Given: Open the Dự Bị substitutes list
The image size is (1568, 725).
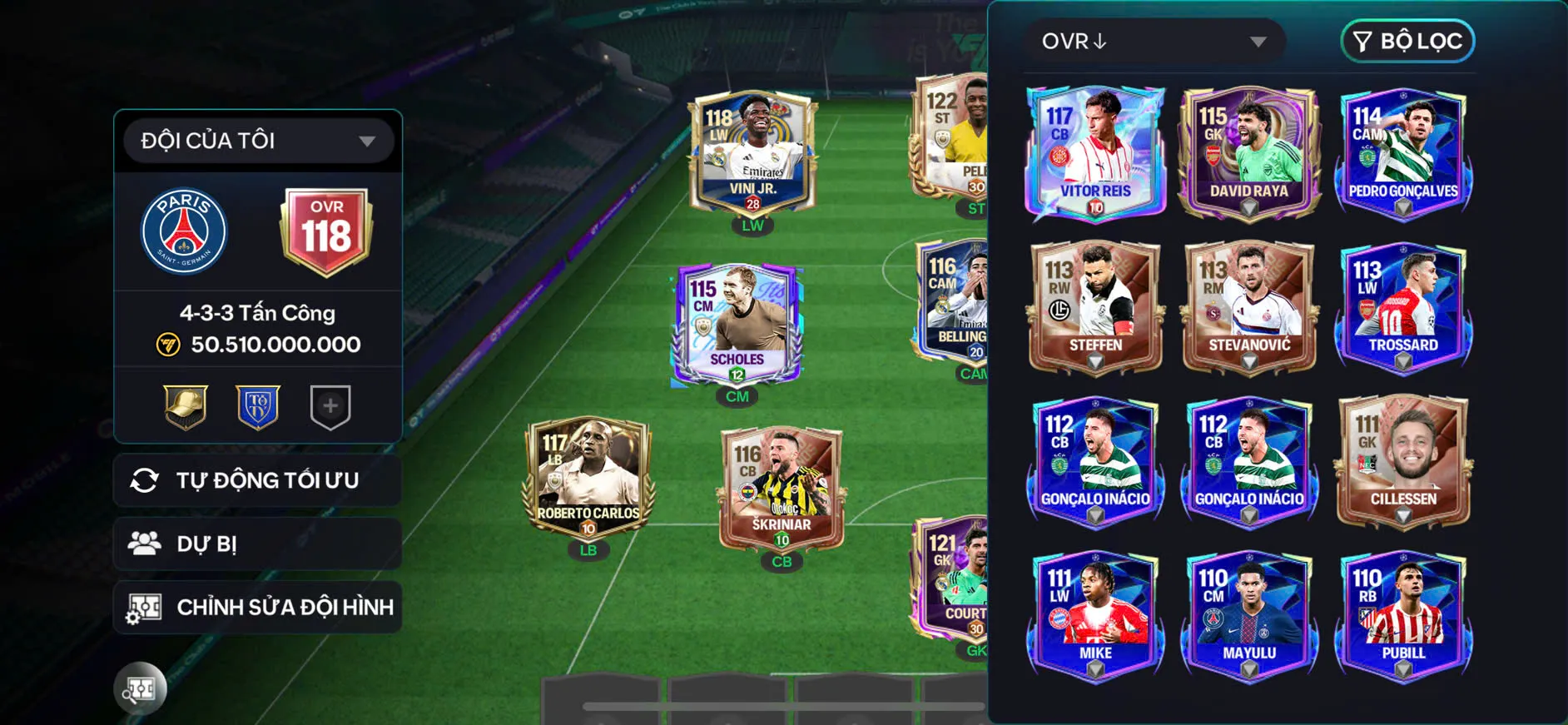Looking at the screenshot, I should (258, 544).
